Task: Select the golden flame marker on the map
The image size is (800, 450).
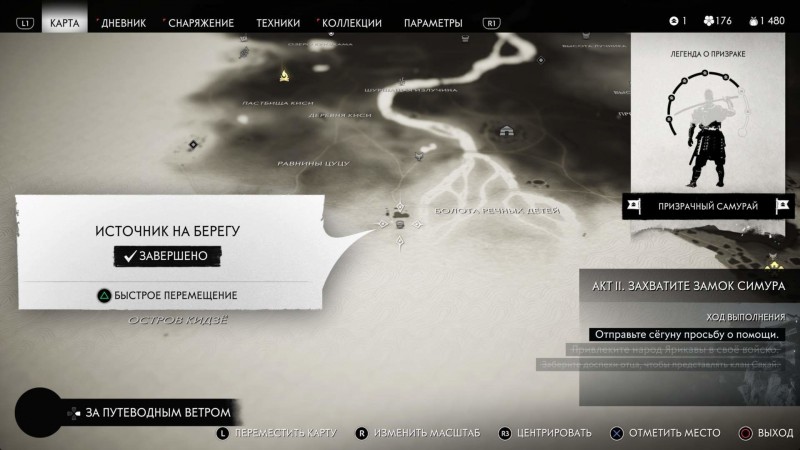Action: 285,74
